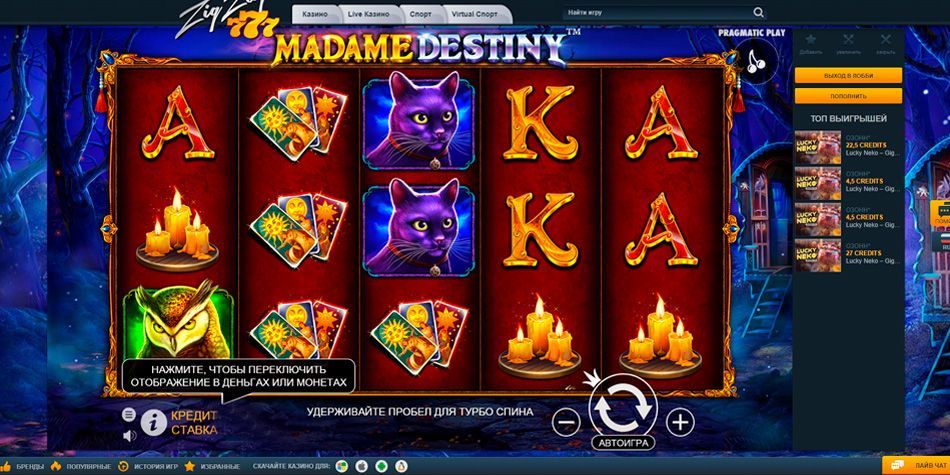The width and height of the screenshot is (950, 475).
Task: Open the Virtual Спорт tab
Action: point(476,14)
